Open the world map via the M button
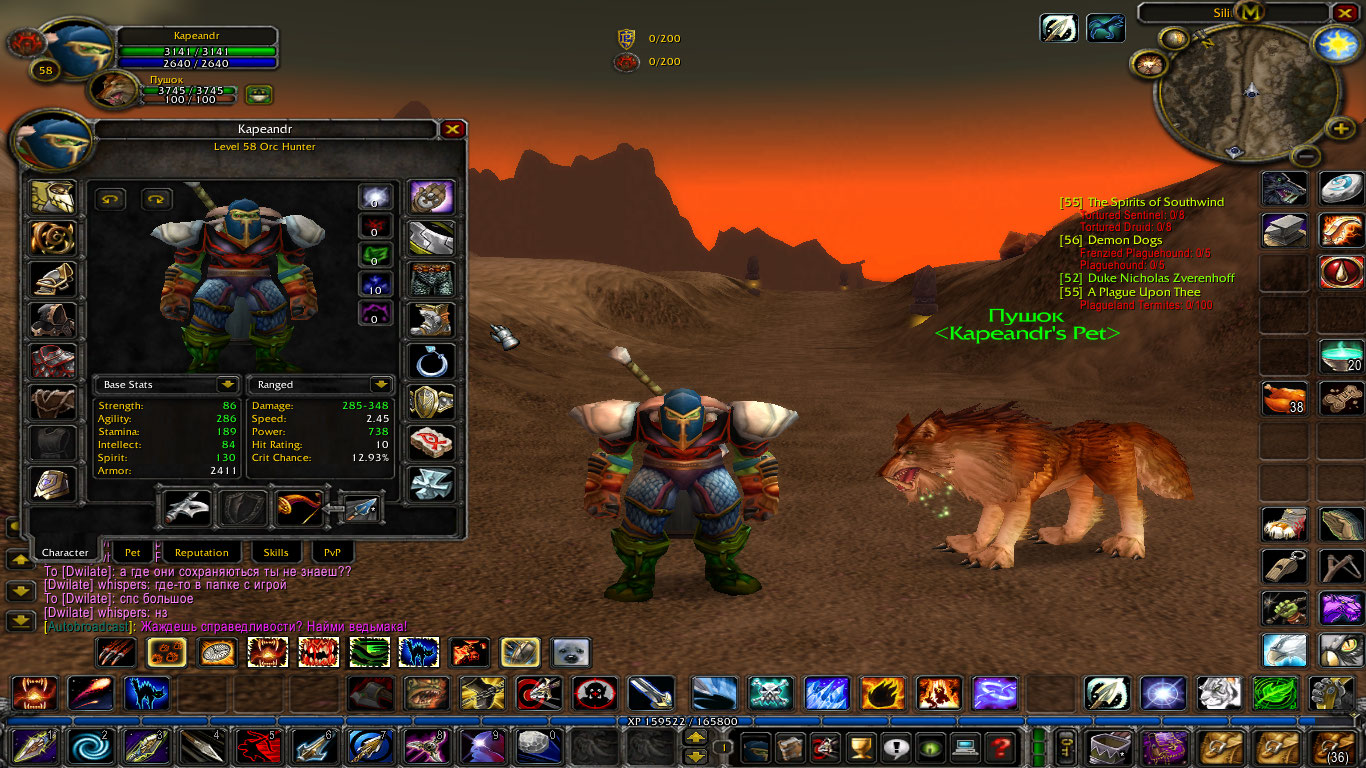 pos(1250,13)
